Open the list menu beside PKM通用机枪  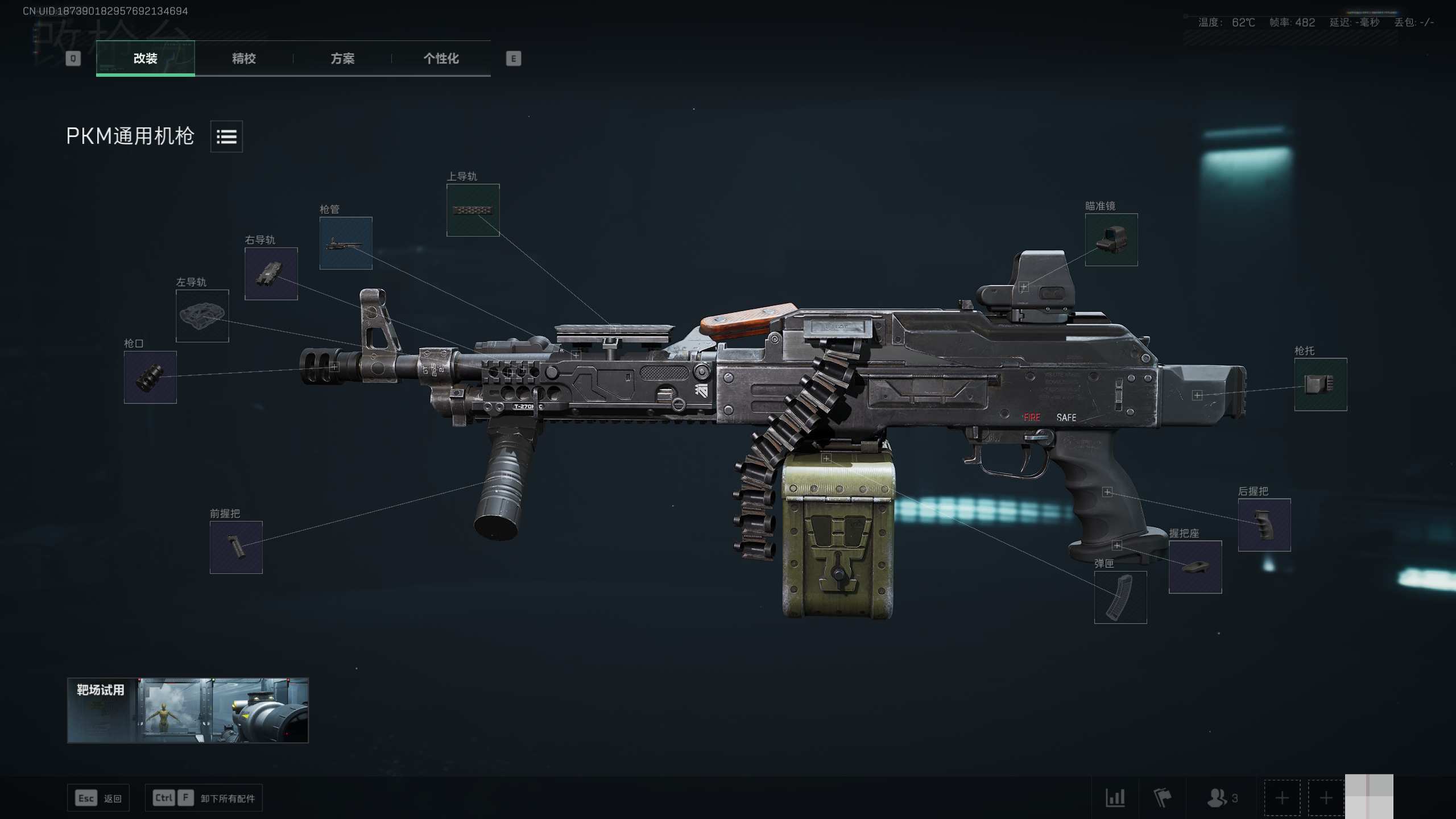[226, 136]
